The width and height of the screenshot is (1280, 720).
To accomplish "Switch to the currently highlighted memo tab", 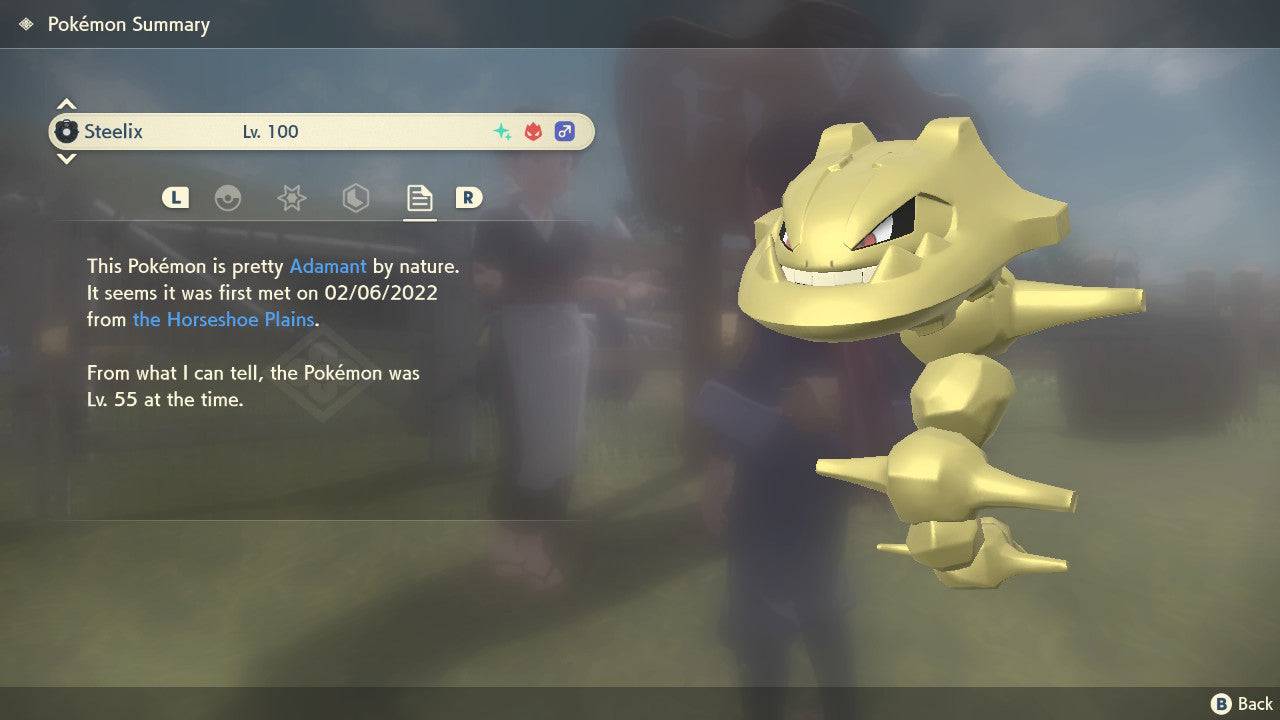I will tap(419, 198).
